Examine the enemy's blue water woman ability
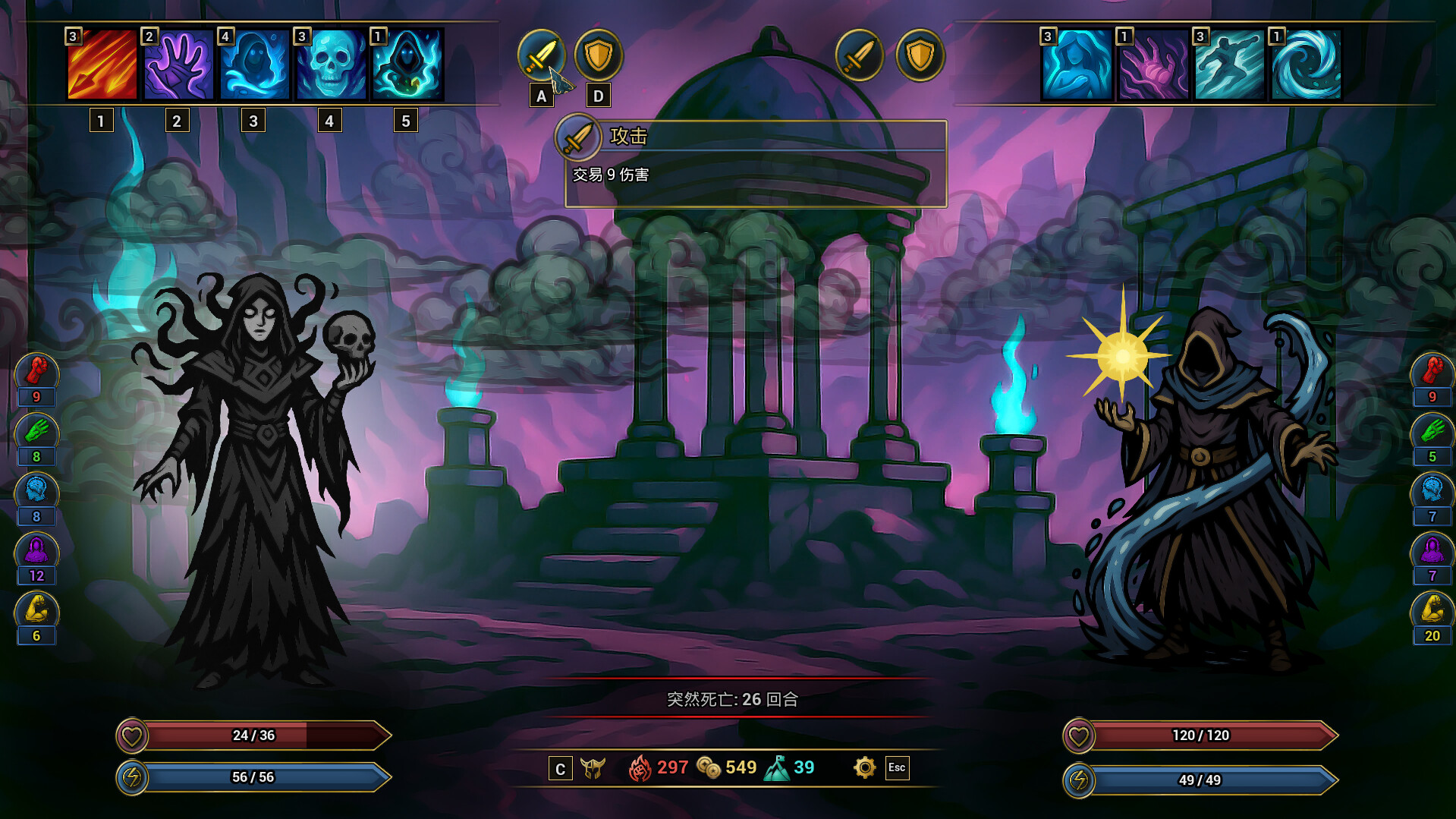Viewport: 1456px width, 819px height. click(1077, 65)
